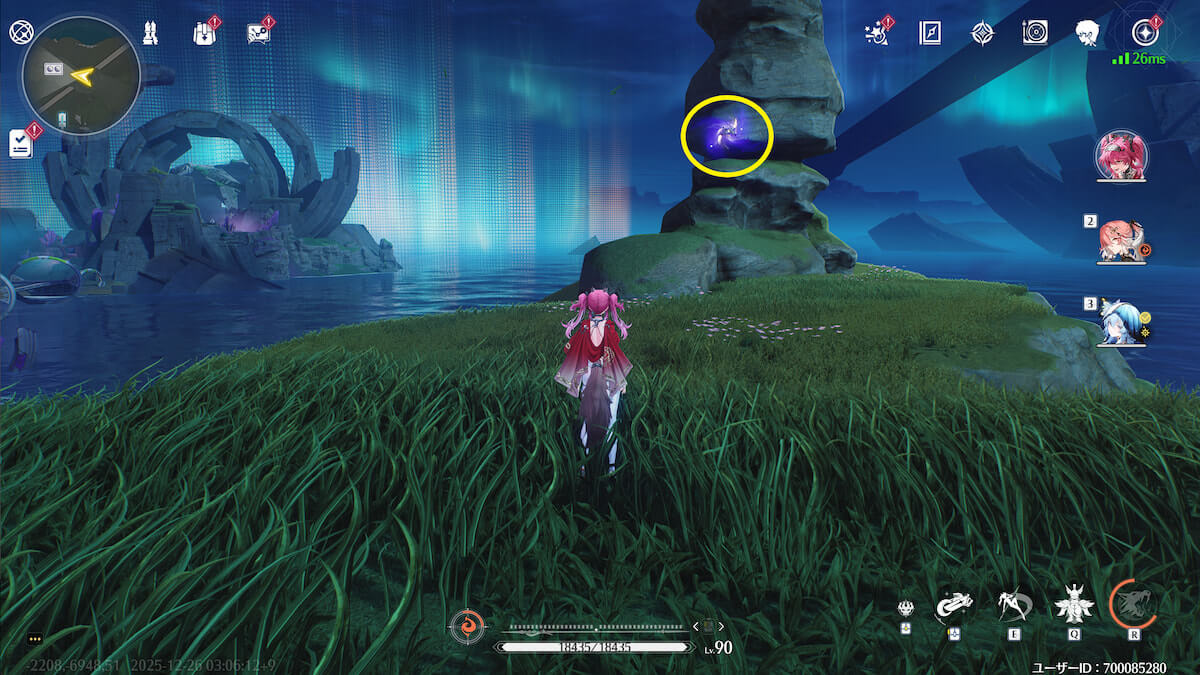The height and width of the screenshot is (675, 1200).
Task: Click the globe icon beside the minimap
Action: coord(20,32)
